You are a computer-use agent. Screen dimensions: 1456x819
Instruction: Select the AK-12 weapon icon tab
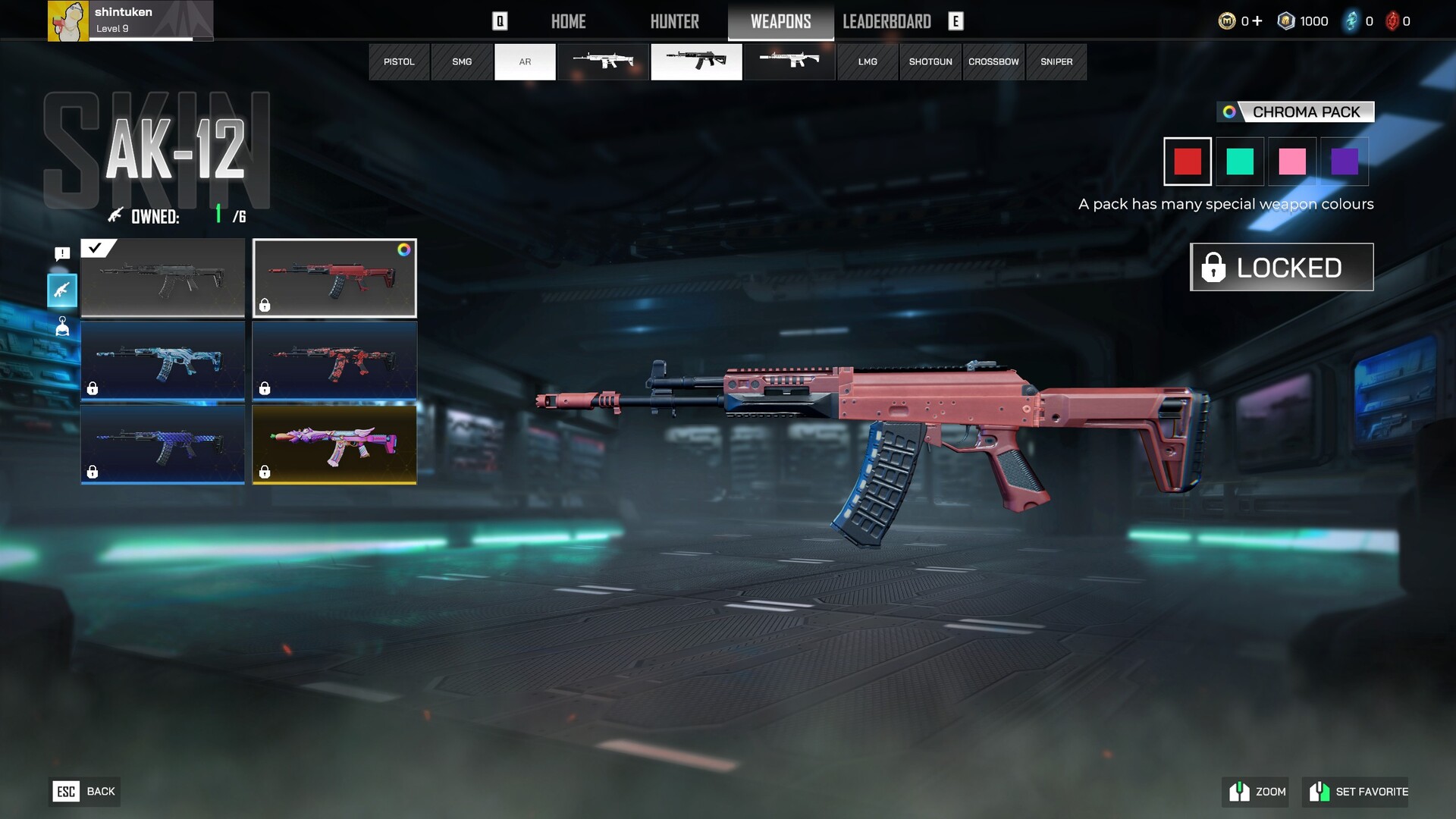coord(696,61)
